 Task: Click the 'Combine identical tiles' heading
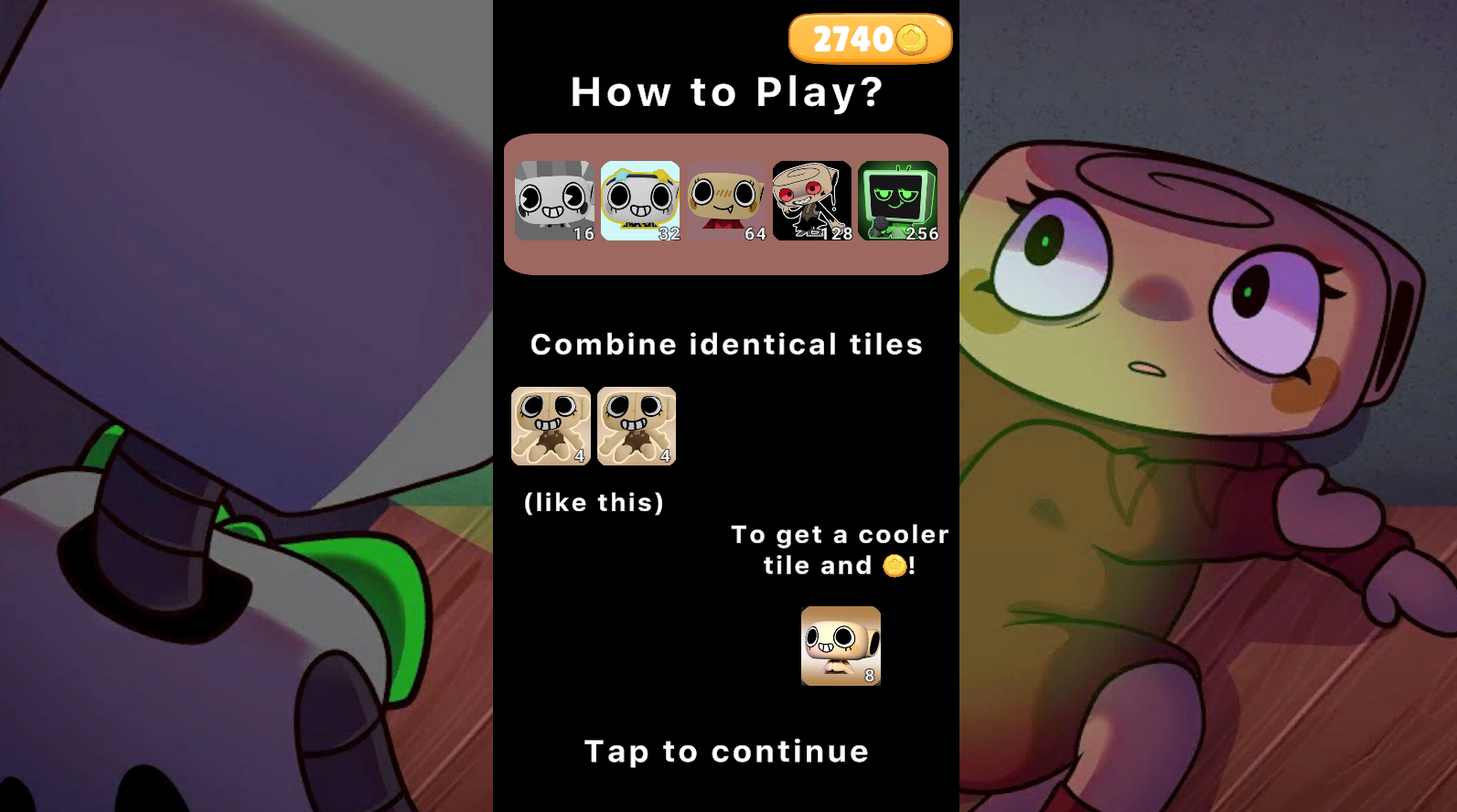point(727,345)
